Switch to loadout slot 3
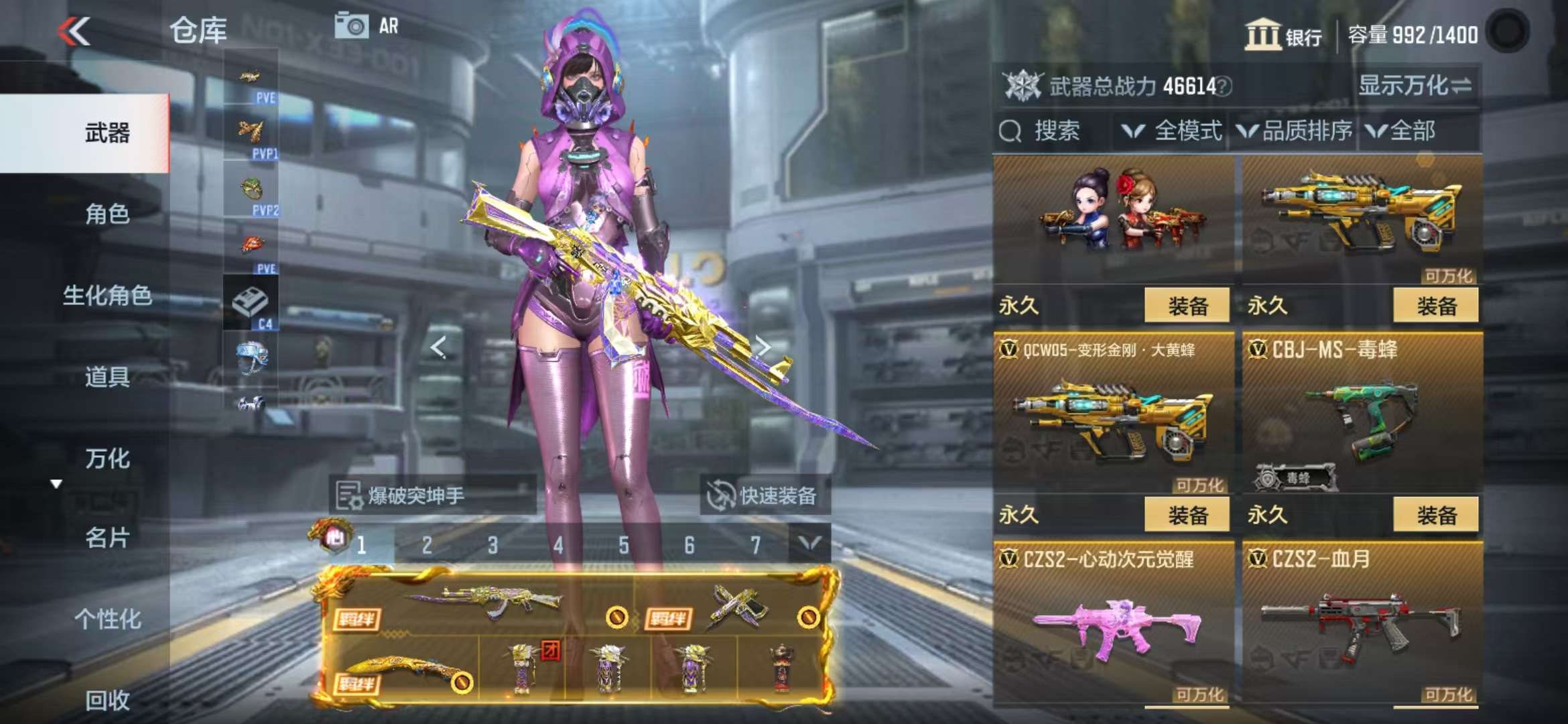Screen dimensions: 1568x724 click(x=493, y=546)
